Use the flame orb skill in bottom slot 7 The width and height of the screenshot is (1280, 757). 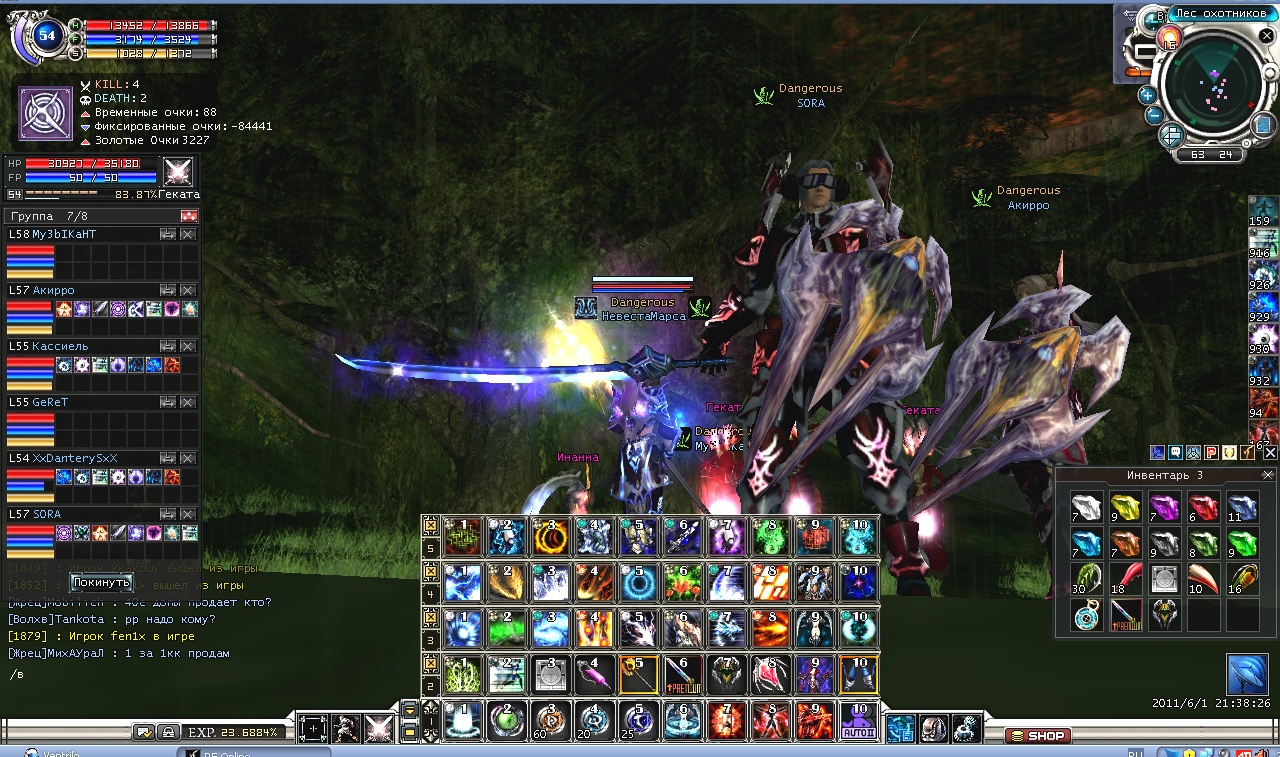pyautogui.click(x=727, y=721)
